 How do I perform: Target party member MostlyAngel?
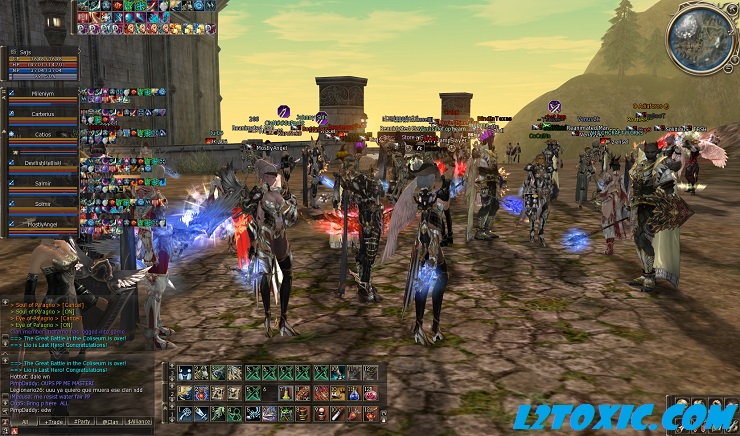pos(42,225)
